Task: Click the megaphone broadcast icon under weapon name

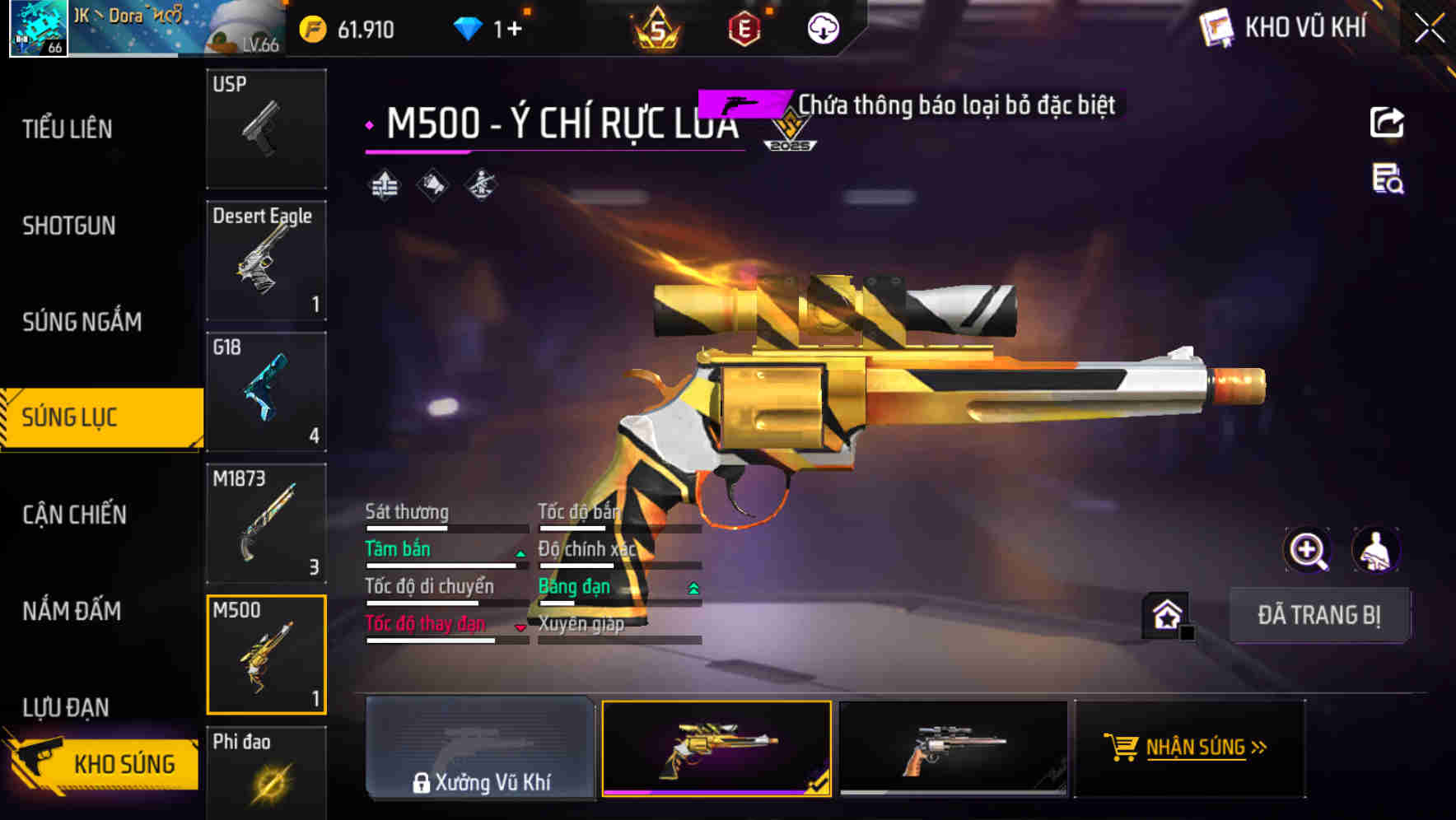Action: pos(432,183)
